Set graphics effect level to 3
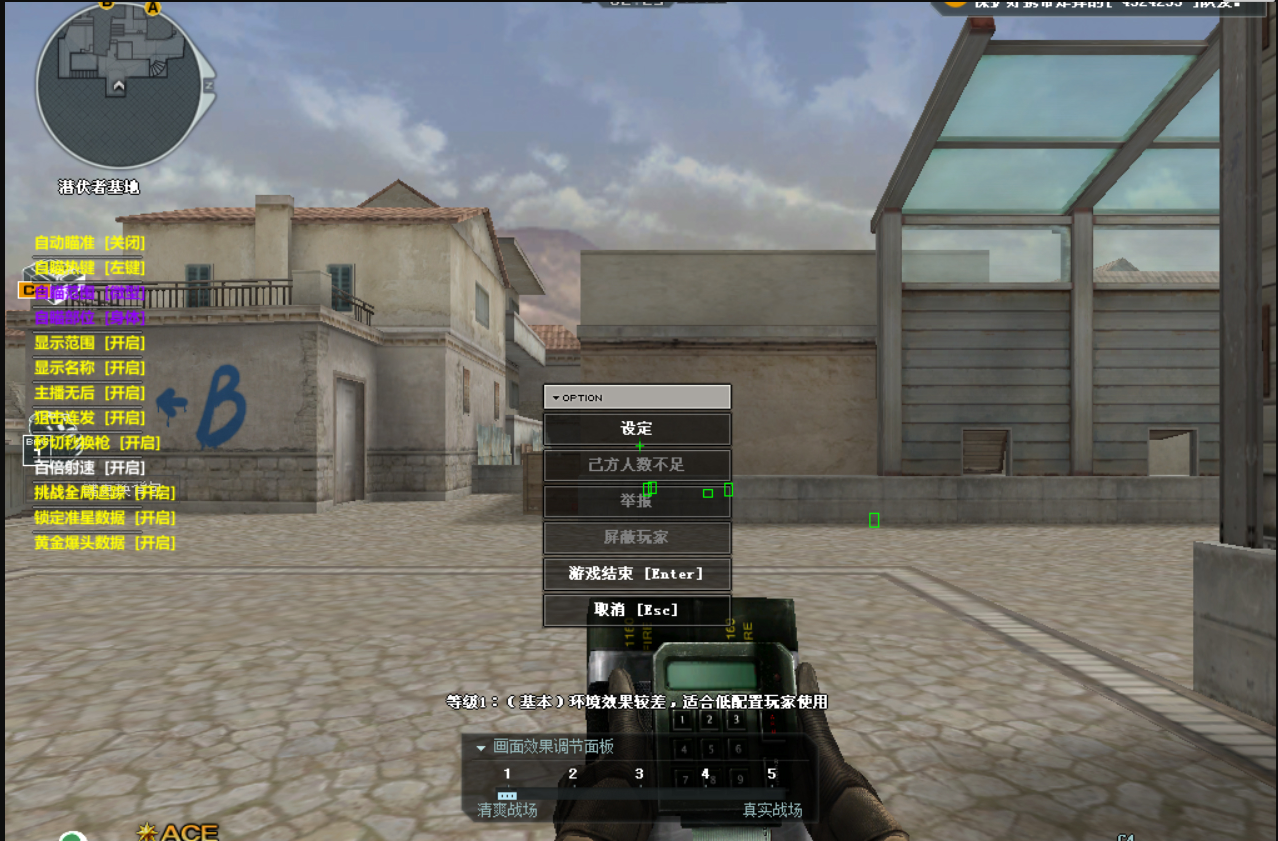 [639, 774]
